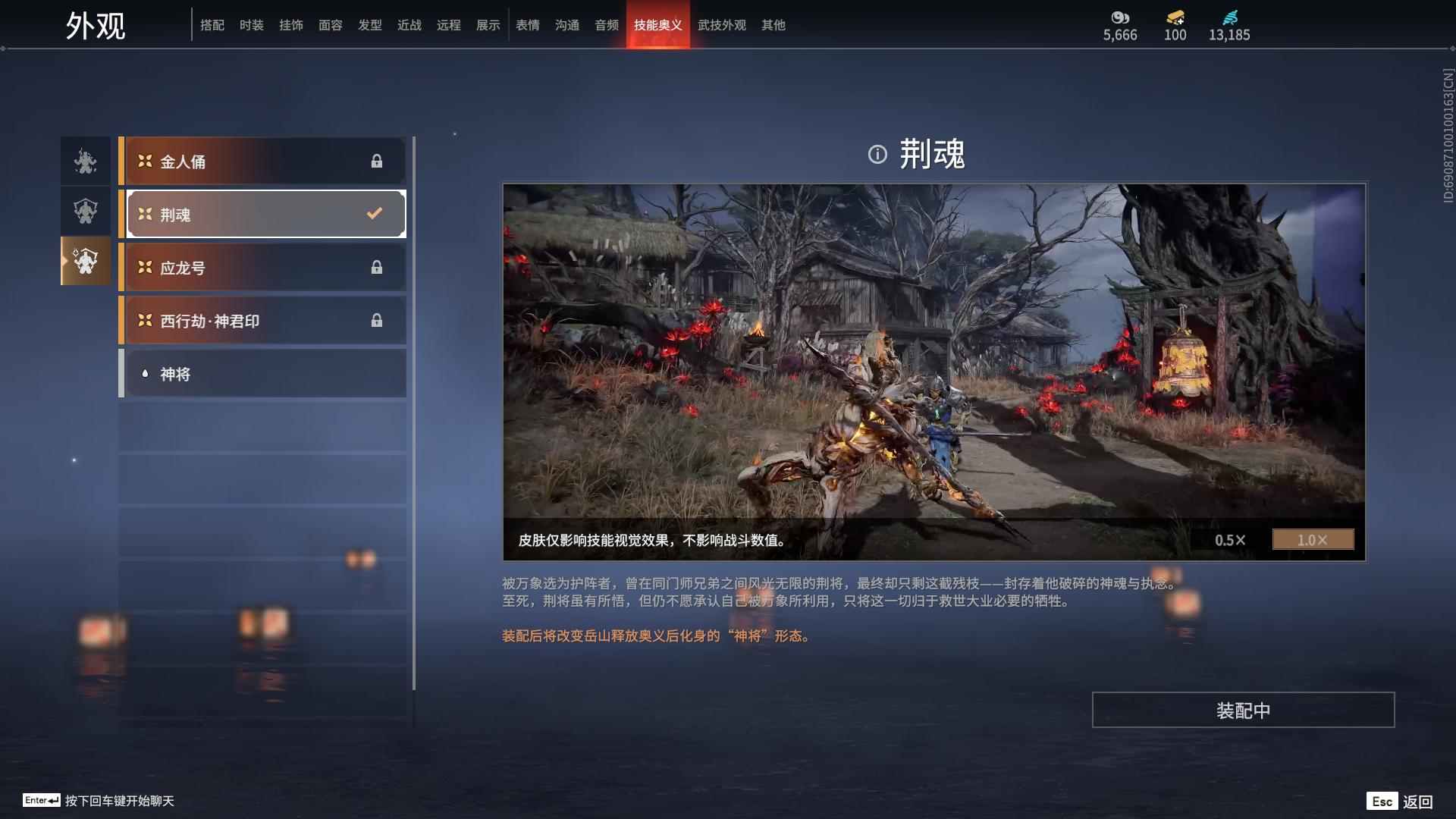1456x819 pixels.
Task: Click the lock icon on 金人俑
Action: [x=377, y=161]
